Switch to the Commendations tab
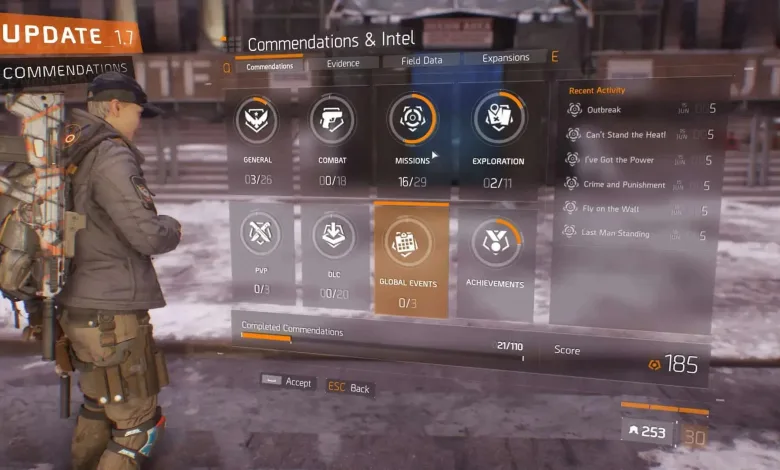Image resolution: width=780 pixels, height=470 pixels. (269, 67)
